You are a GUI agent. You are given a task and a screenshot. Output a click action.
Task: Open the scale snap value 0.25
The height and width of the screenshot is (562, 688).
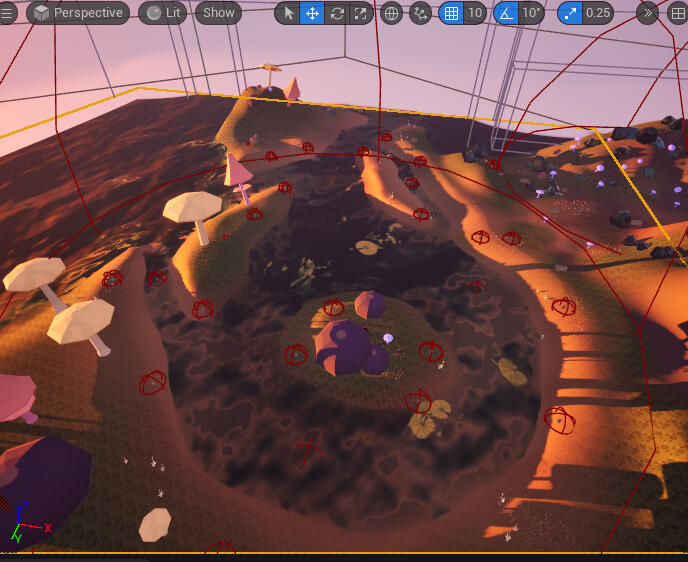click(x=599, y=13)
